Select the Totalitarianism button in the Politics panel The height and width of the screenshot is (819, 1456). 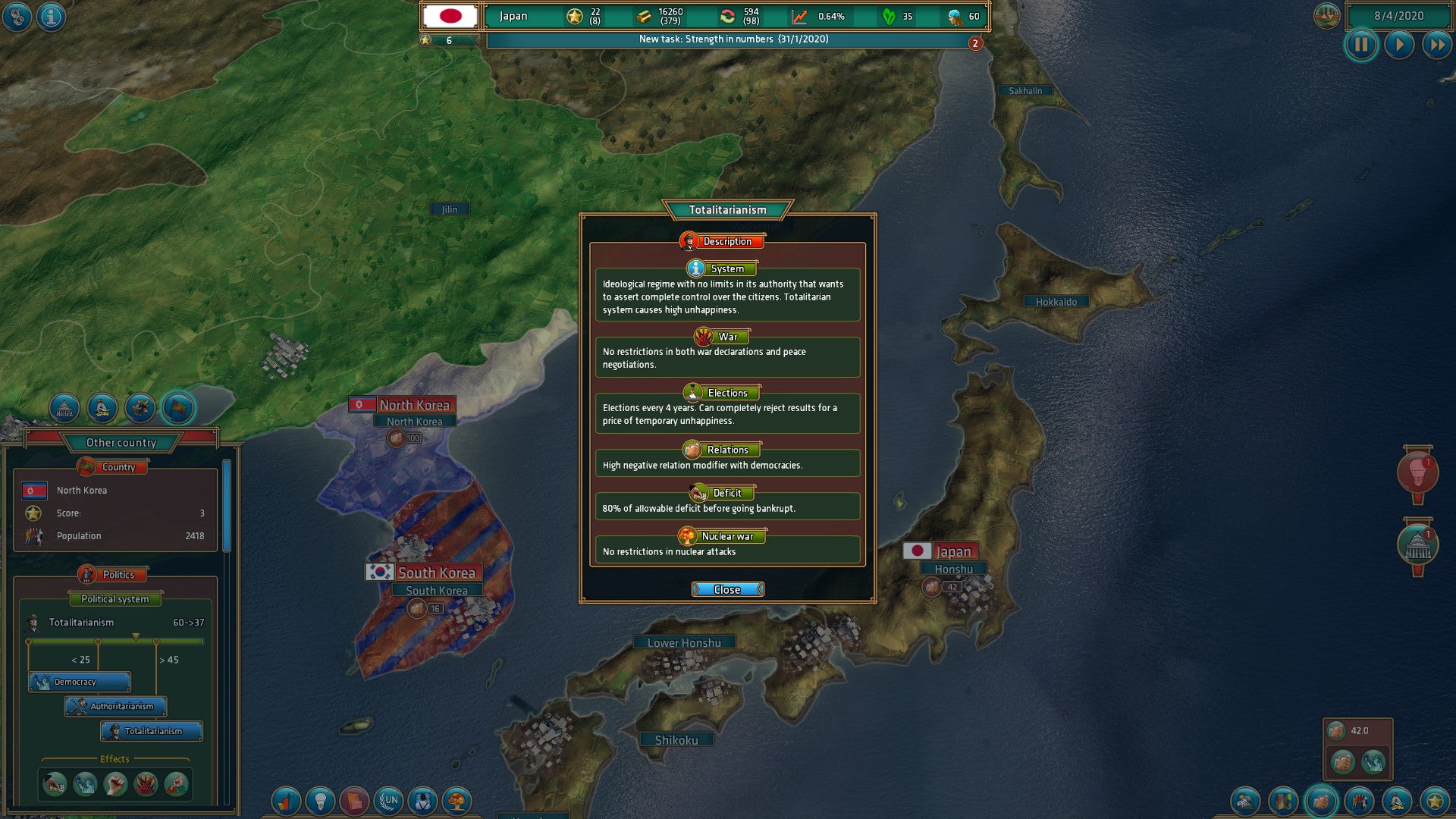[152, 731]
